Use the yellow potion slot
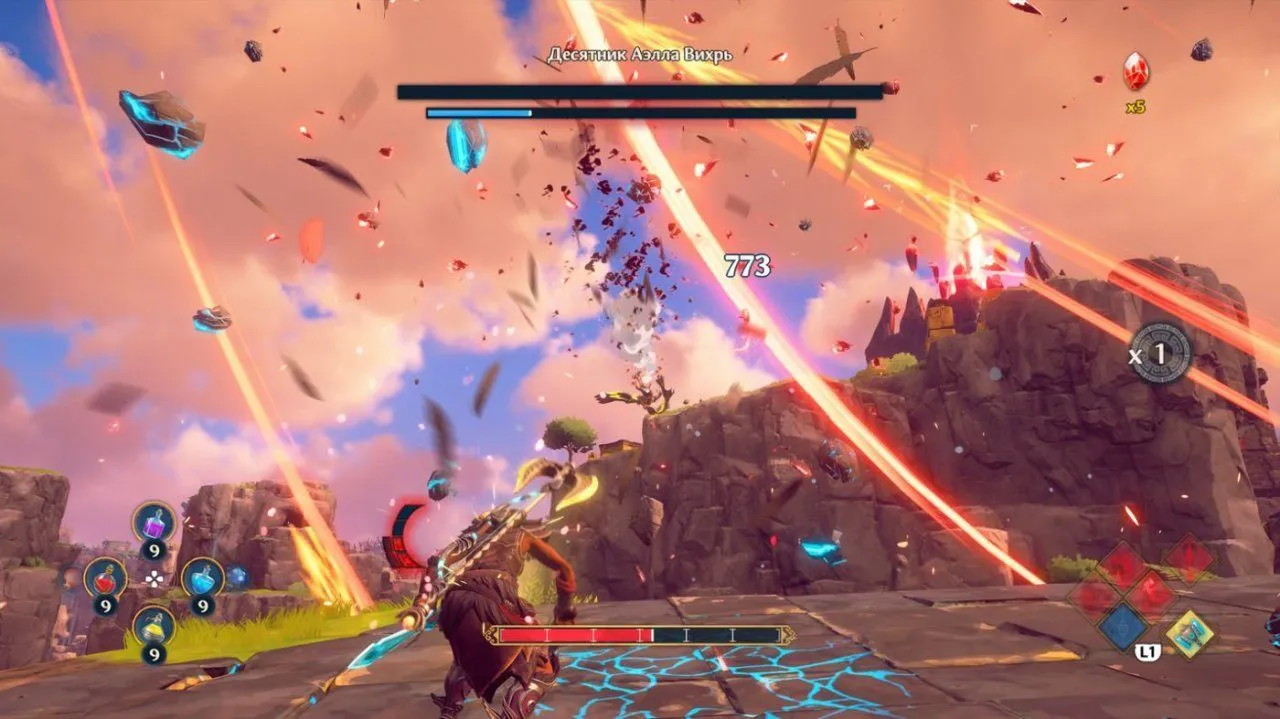The image size is (1280, 719). pyautogui.click(x=154, y=627)
